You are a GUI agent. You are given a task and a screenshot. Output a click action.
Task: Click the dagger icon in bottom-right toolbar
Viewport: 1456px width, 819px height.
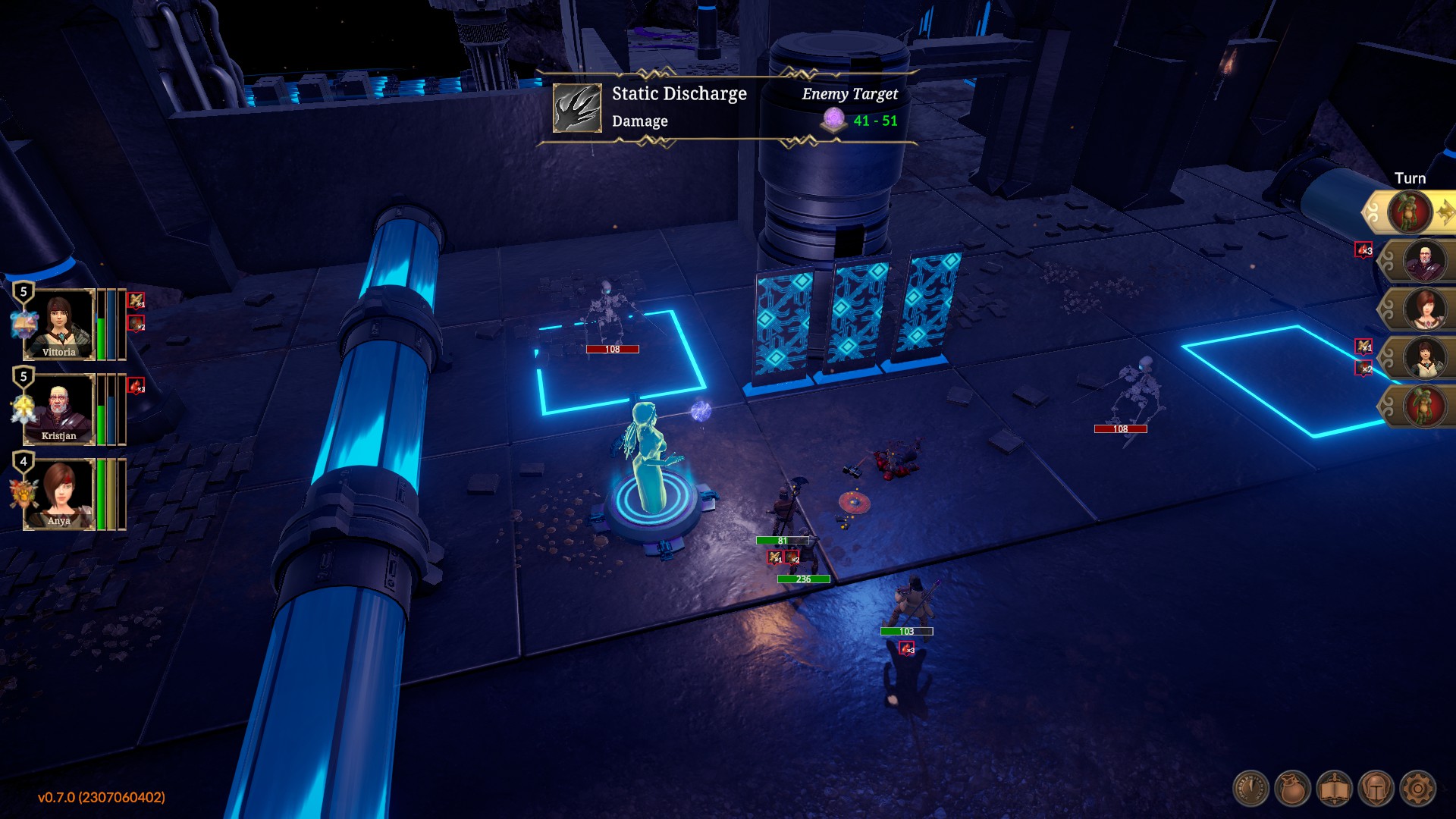click(1251, 789)
